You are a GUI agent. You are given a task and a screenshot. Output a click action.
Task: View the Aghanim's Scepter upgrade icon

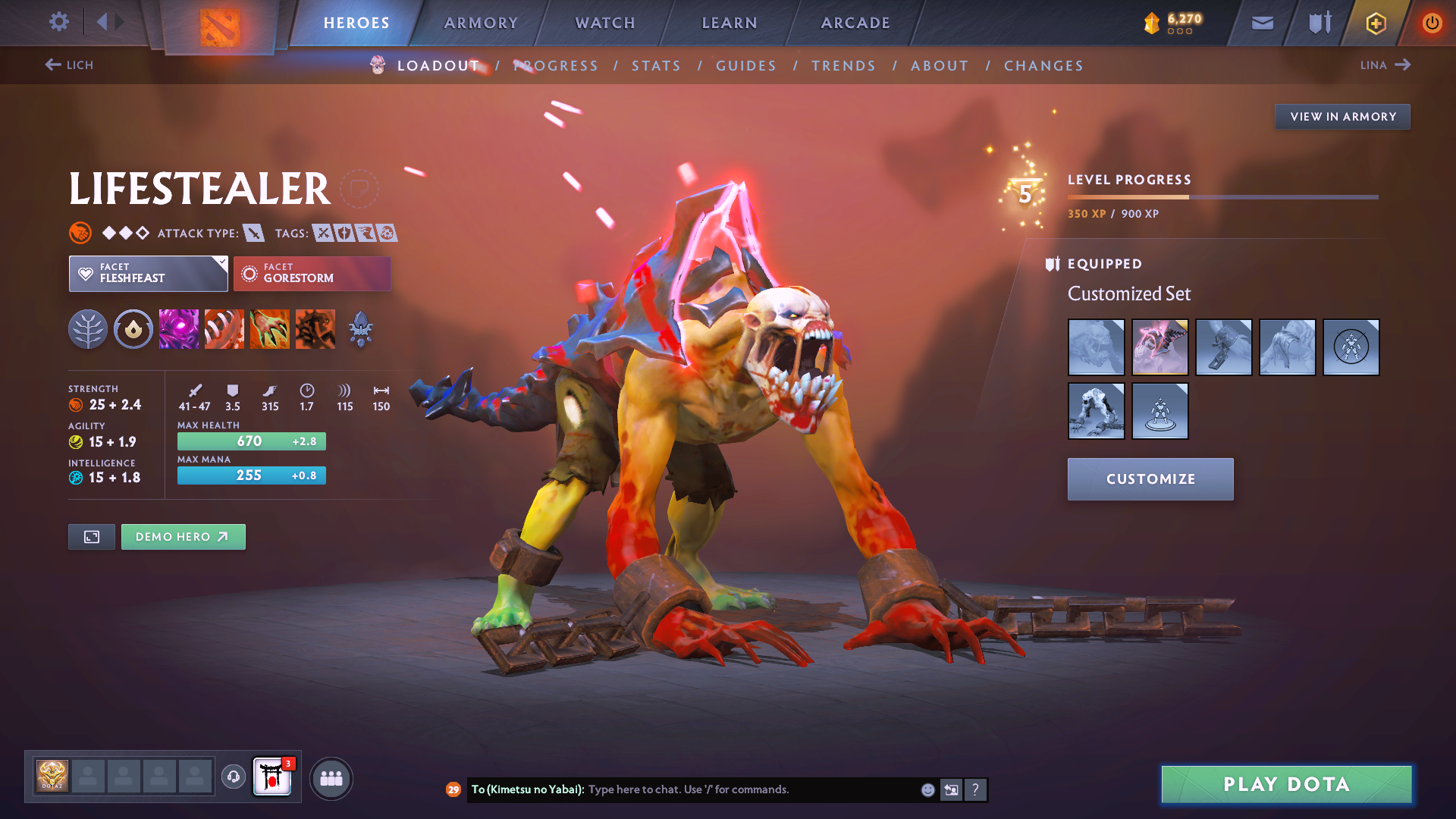coord(360,328)
